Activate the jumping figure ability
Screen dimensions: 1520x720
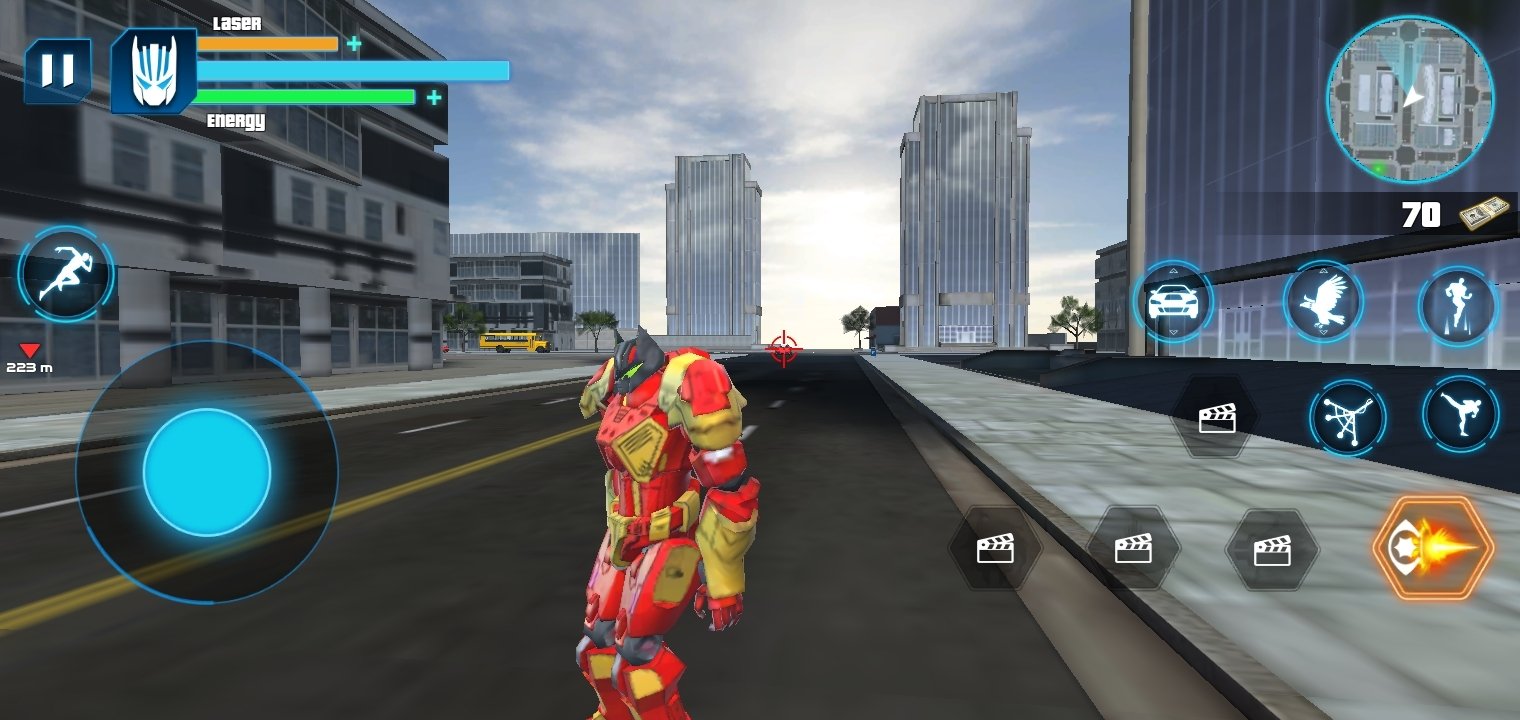click(1457, 306)
